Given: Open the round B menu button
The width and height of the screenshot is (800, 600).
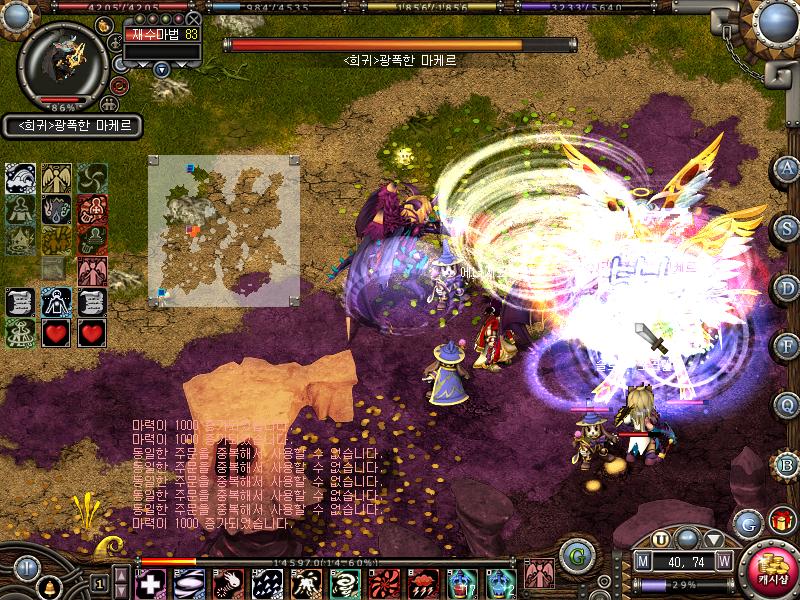Looking at the screenshot, I should pyautogui.click(x=787, y=464).
